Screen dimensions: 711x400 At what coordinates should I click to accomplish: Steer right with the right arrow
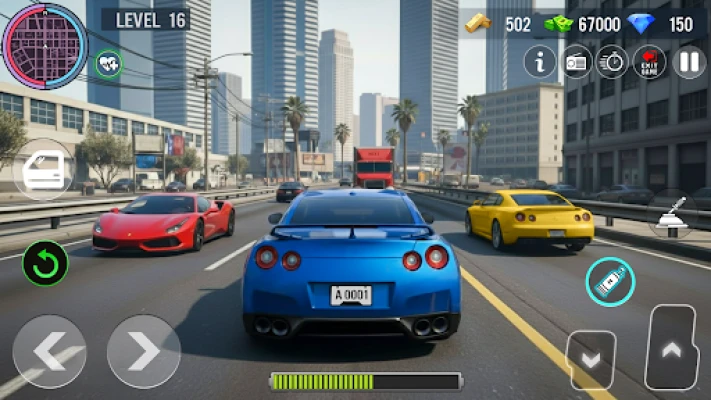[144, 351]
